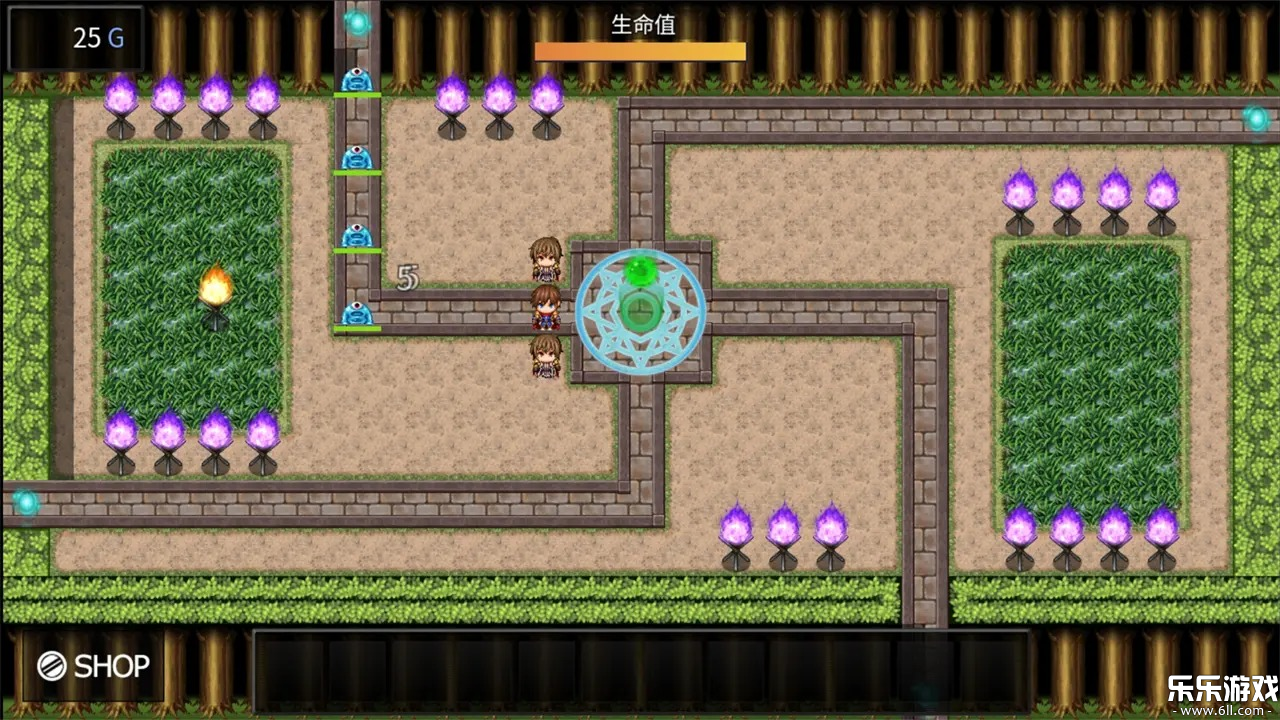Image resolution: width=1280 pixels, height=720 pixels.
Task: Open the SHOP menu
Action: pos(95,665)
